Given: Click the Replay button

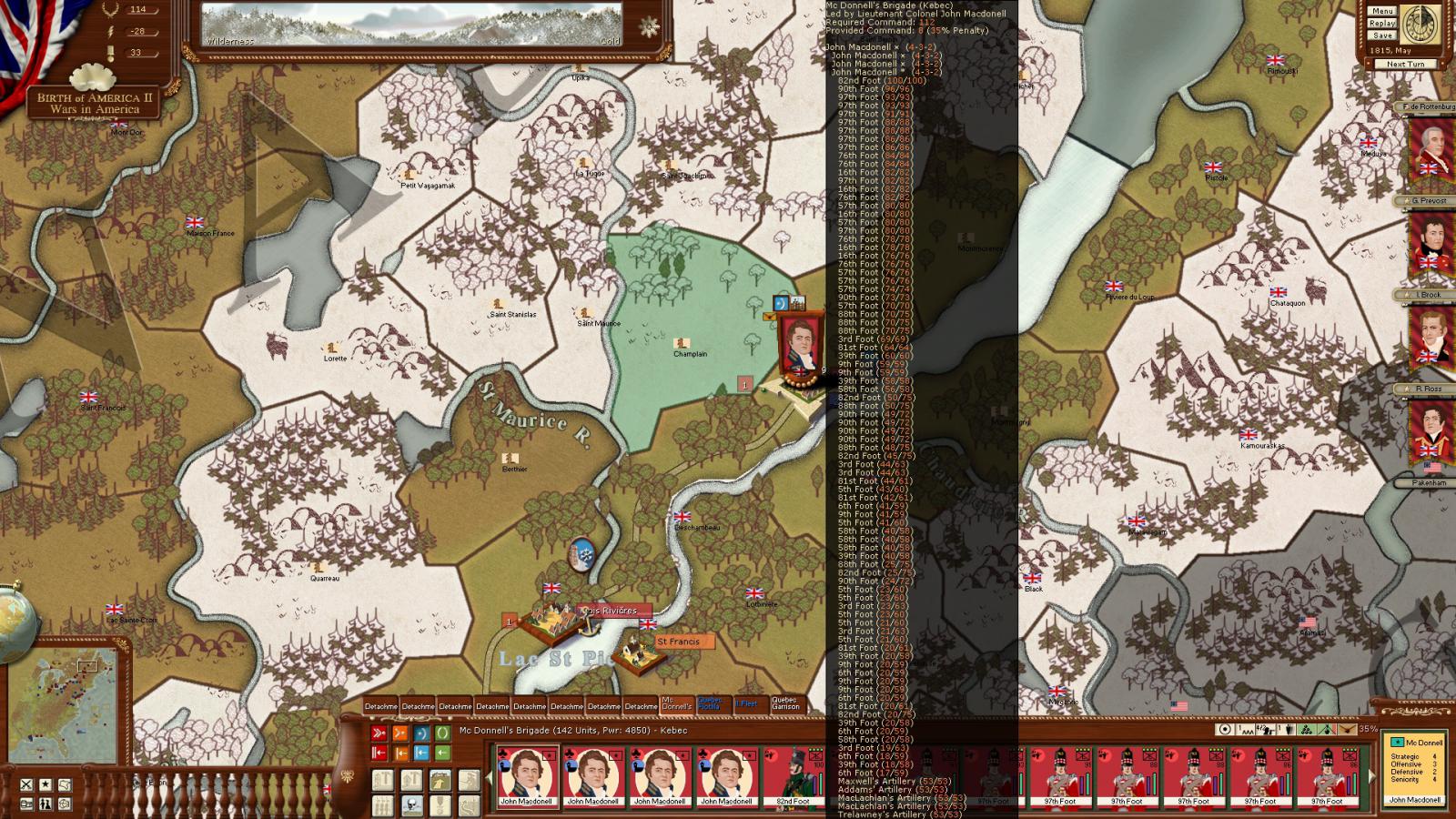Looking at the screenshot, I should click(1382, 23).
